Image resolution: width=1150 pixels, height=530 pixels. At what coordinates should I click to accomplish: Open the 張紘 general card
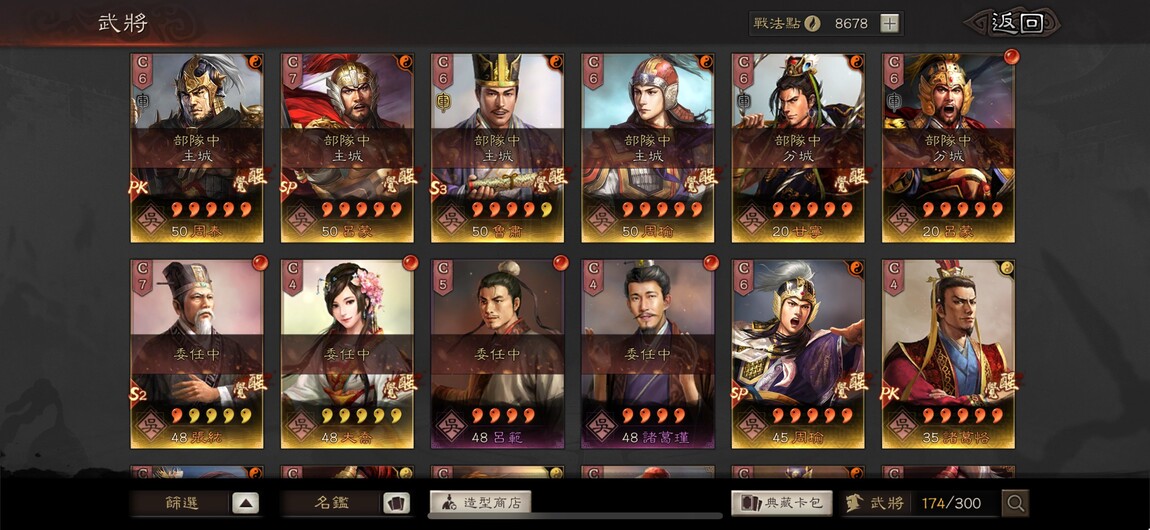pyautogui.click(x=197, y=354)
